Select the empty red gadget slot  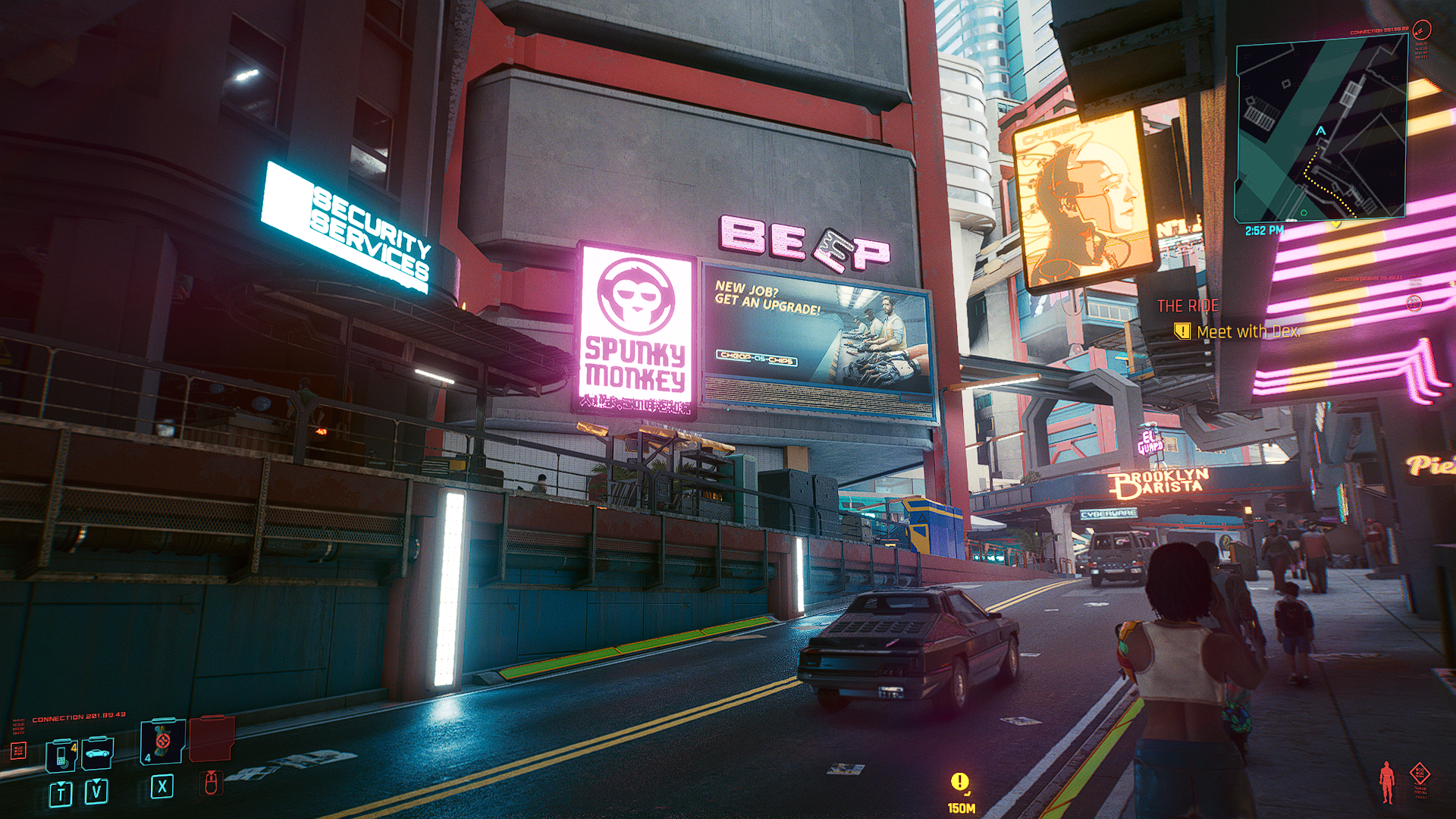tap(212, 739)
